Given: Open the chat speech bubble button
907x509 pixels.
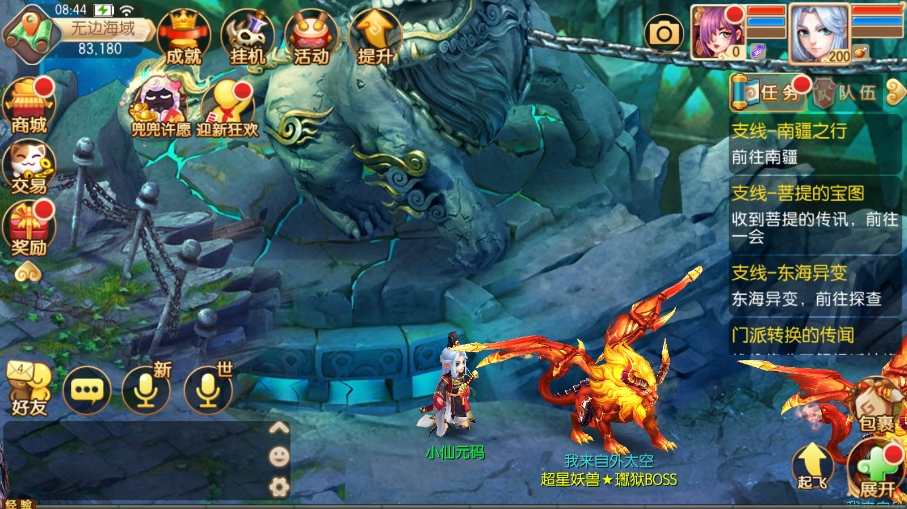Looking at the screenshot, I should [x=87, y=389].
